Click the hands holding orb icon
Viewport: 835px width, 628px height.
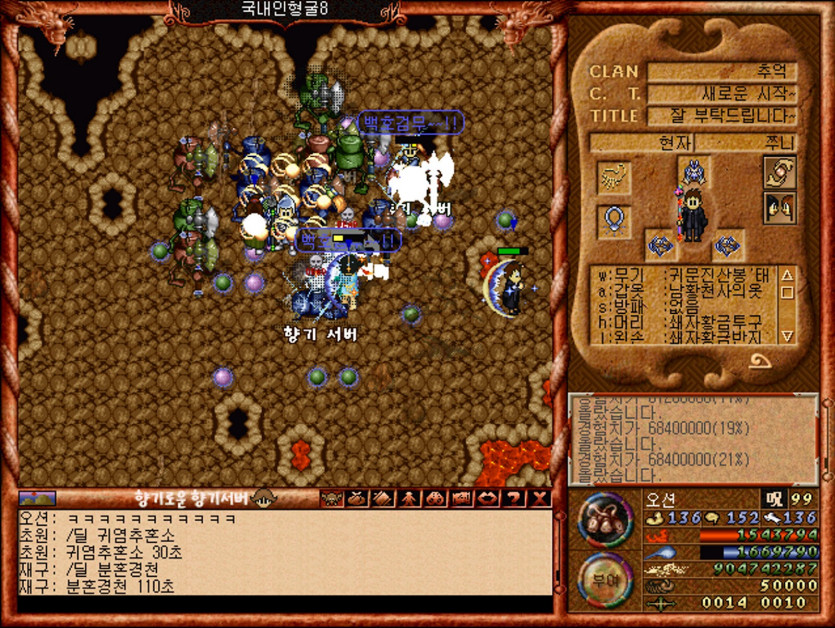tap(779, 172)
